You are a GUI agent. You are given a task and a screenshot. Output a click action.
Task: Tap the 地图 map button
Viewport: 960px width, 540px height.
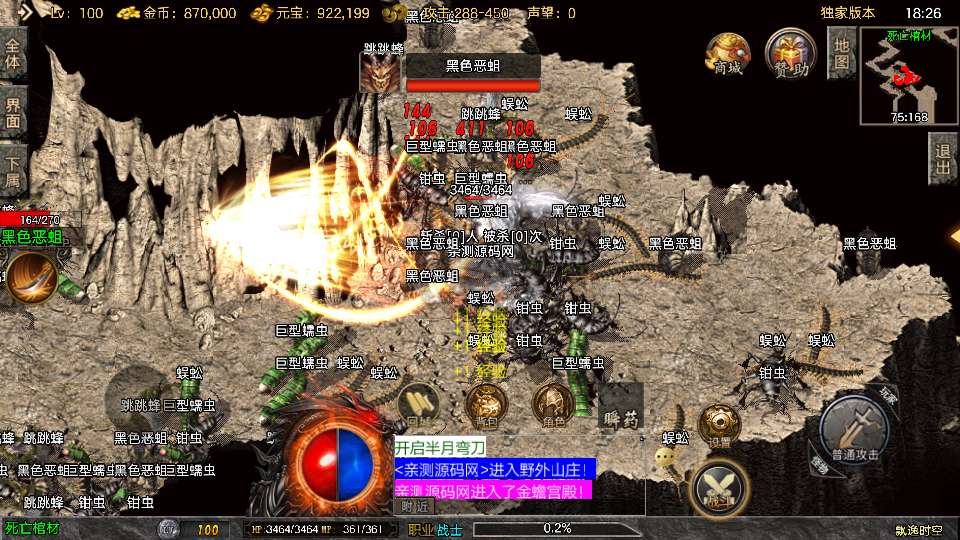click(x=842, y=53)
